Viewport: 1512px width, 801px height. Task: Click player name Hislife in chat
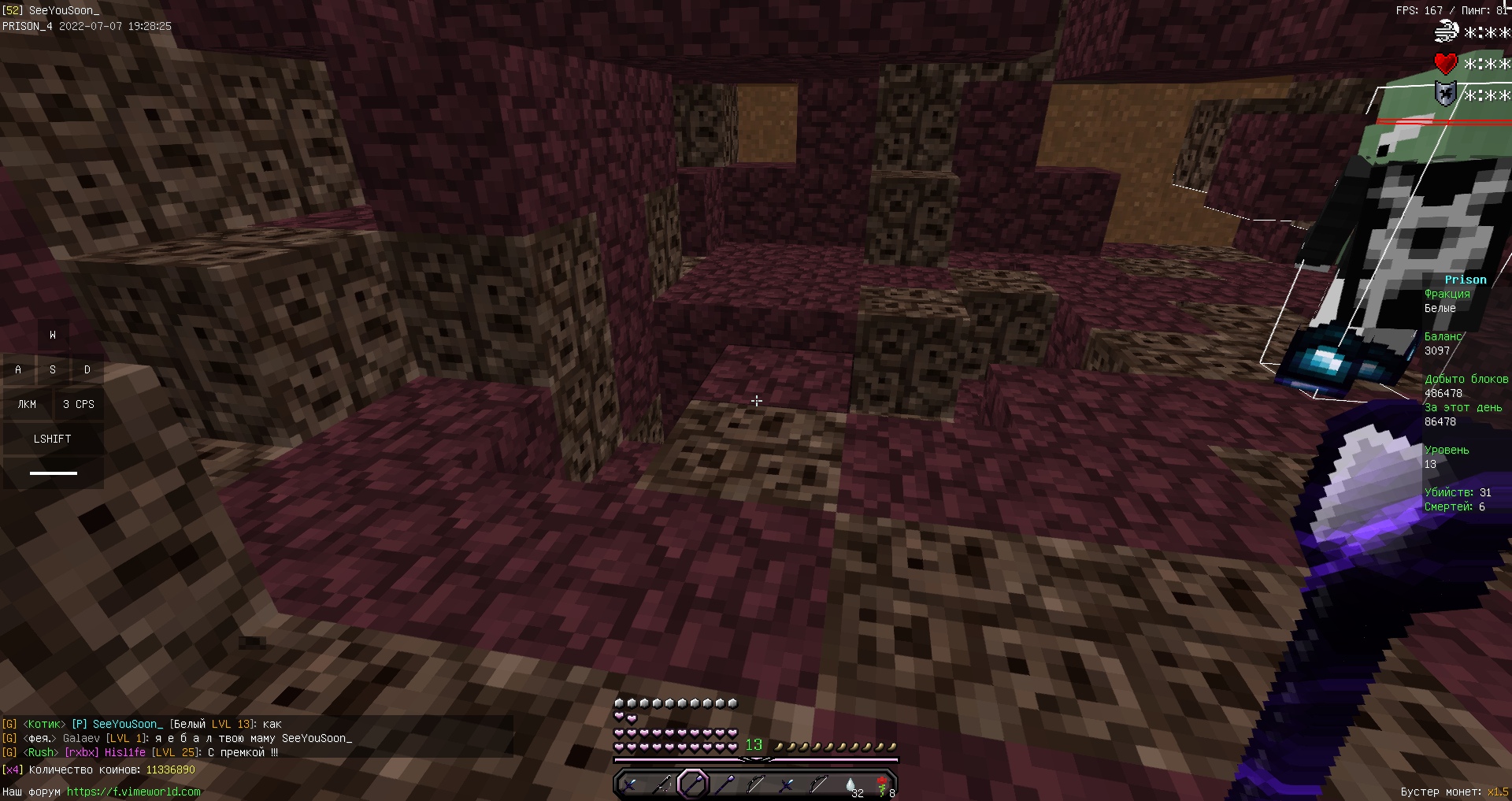pyautogui.click(x=125, y=752)
